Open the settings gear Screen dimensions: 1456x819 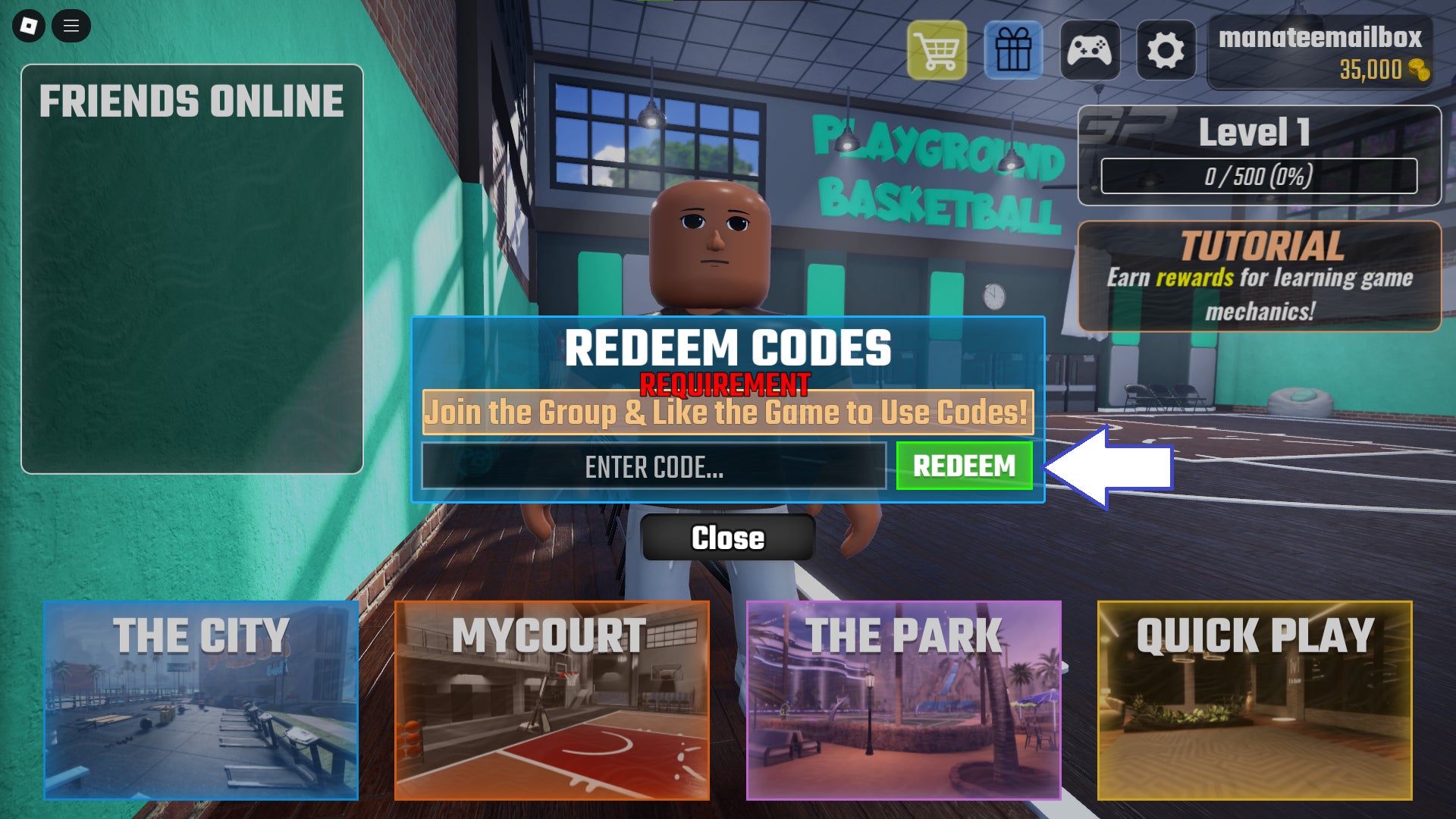(1168, 49)
